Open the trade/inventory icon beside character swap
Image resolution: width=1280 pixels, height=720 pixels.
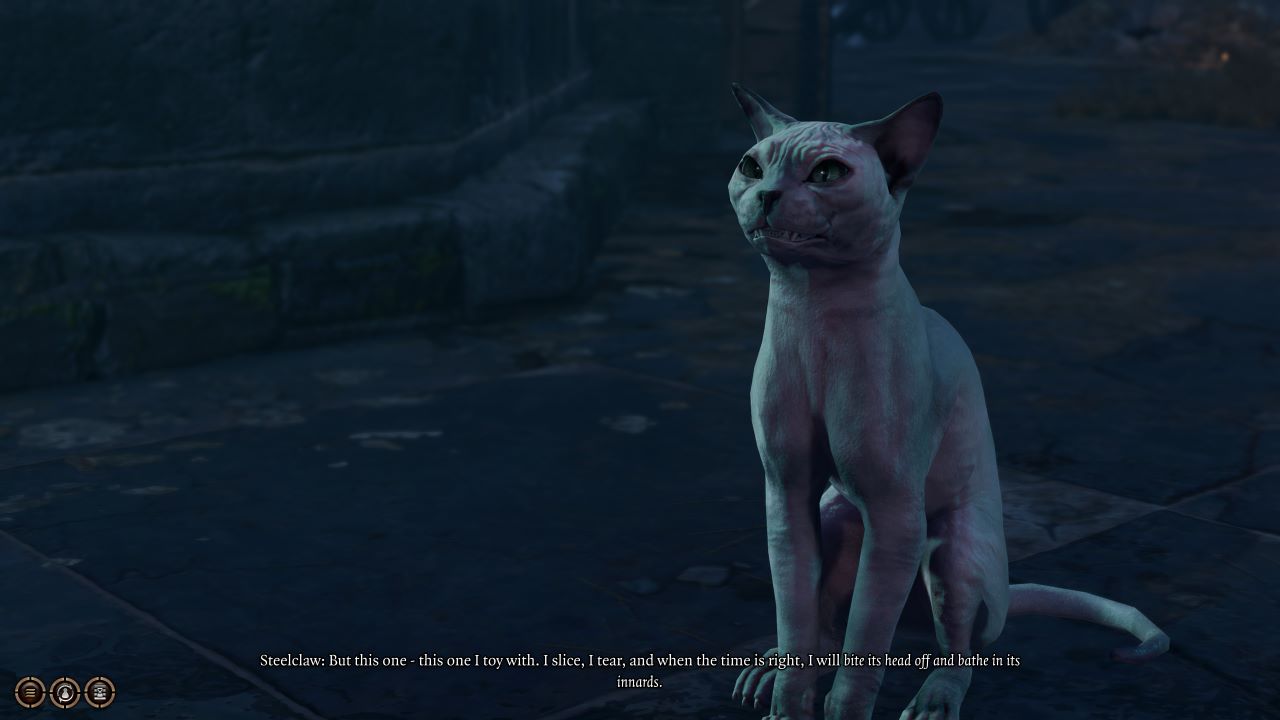[x=100, y=691]
